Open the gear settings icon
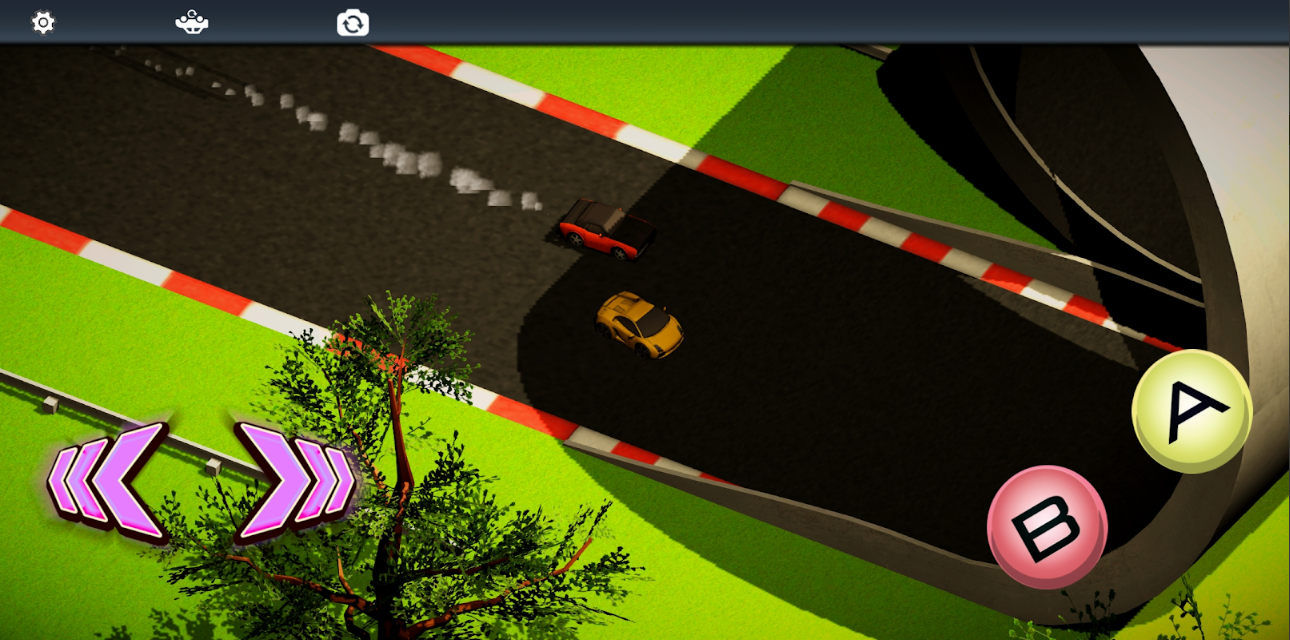 (43, 22)
